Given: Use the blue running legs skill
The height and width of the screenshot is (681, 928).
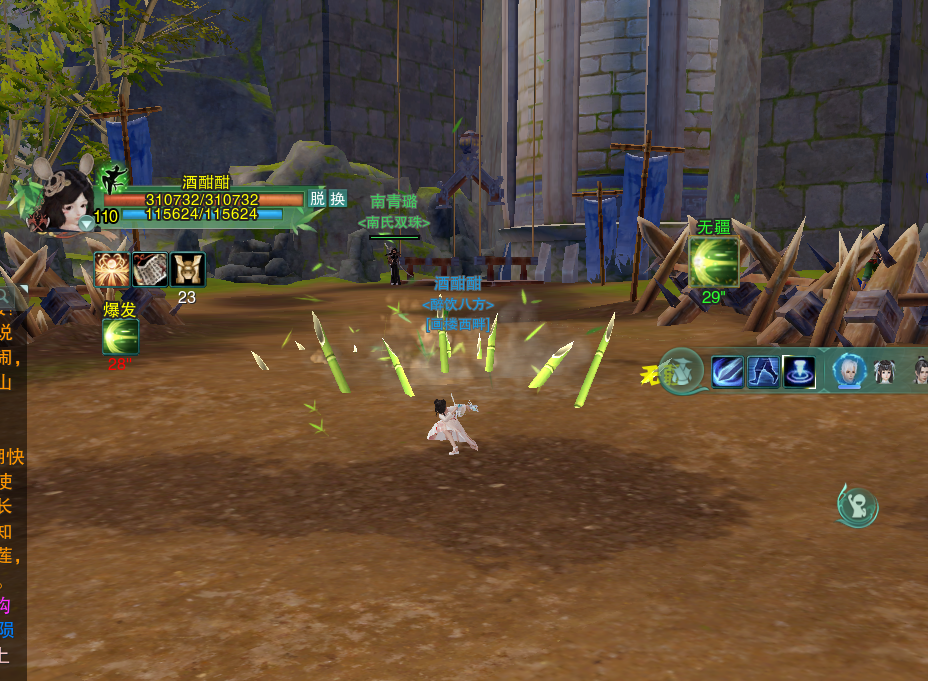Looking at the screenshot, I should (763, 372).
